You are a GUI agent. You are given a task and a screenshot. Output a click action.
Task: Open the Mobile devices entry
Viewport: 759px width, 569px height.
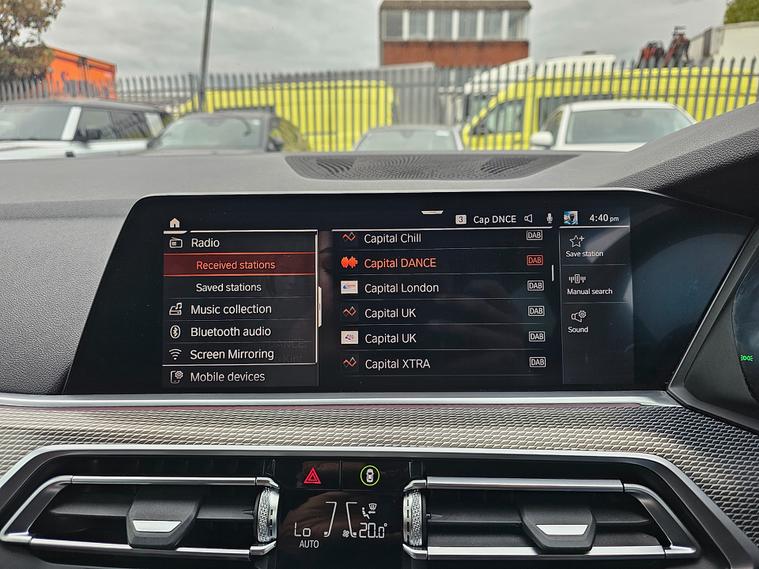click(227, 377)
